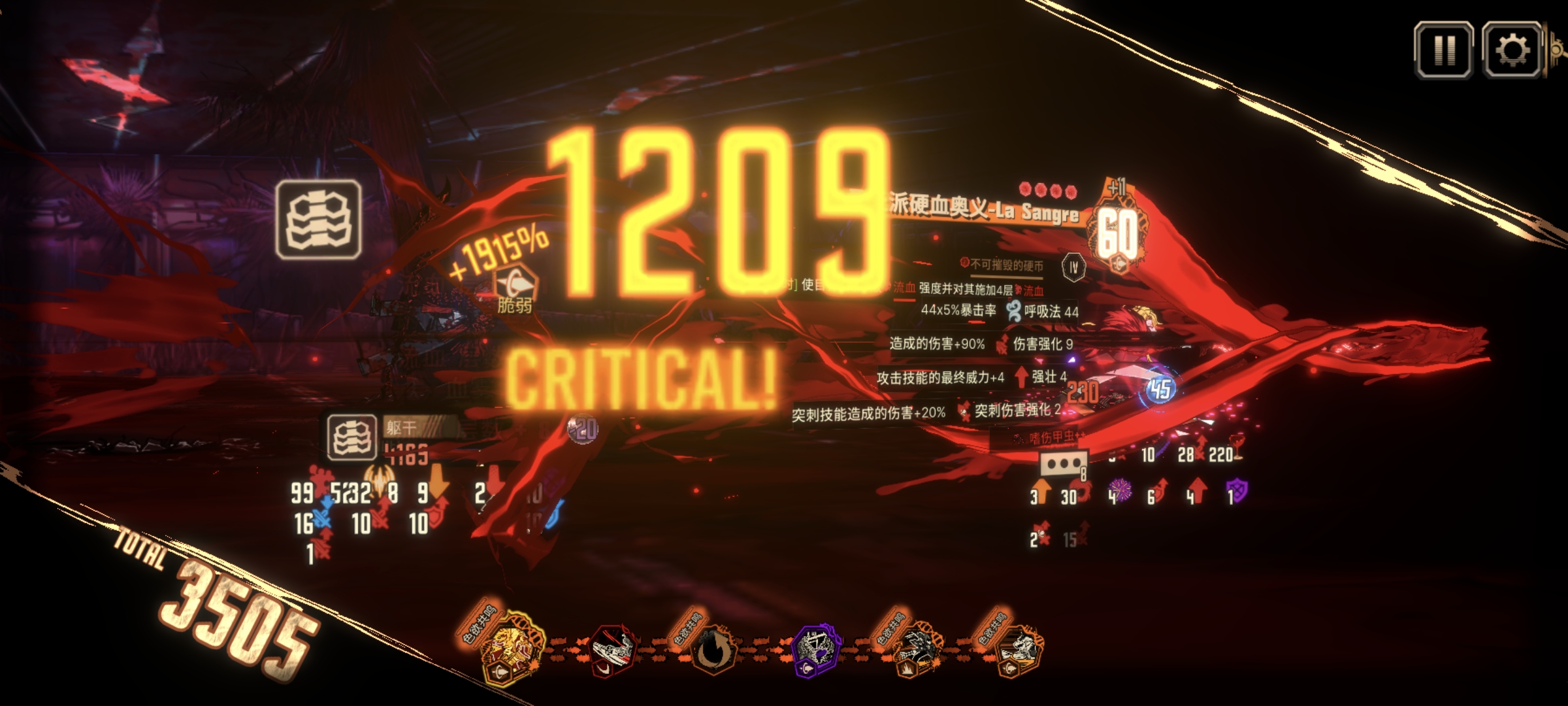Open the gear settings menu
1568x706 pixels.
coord(1512,50)
